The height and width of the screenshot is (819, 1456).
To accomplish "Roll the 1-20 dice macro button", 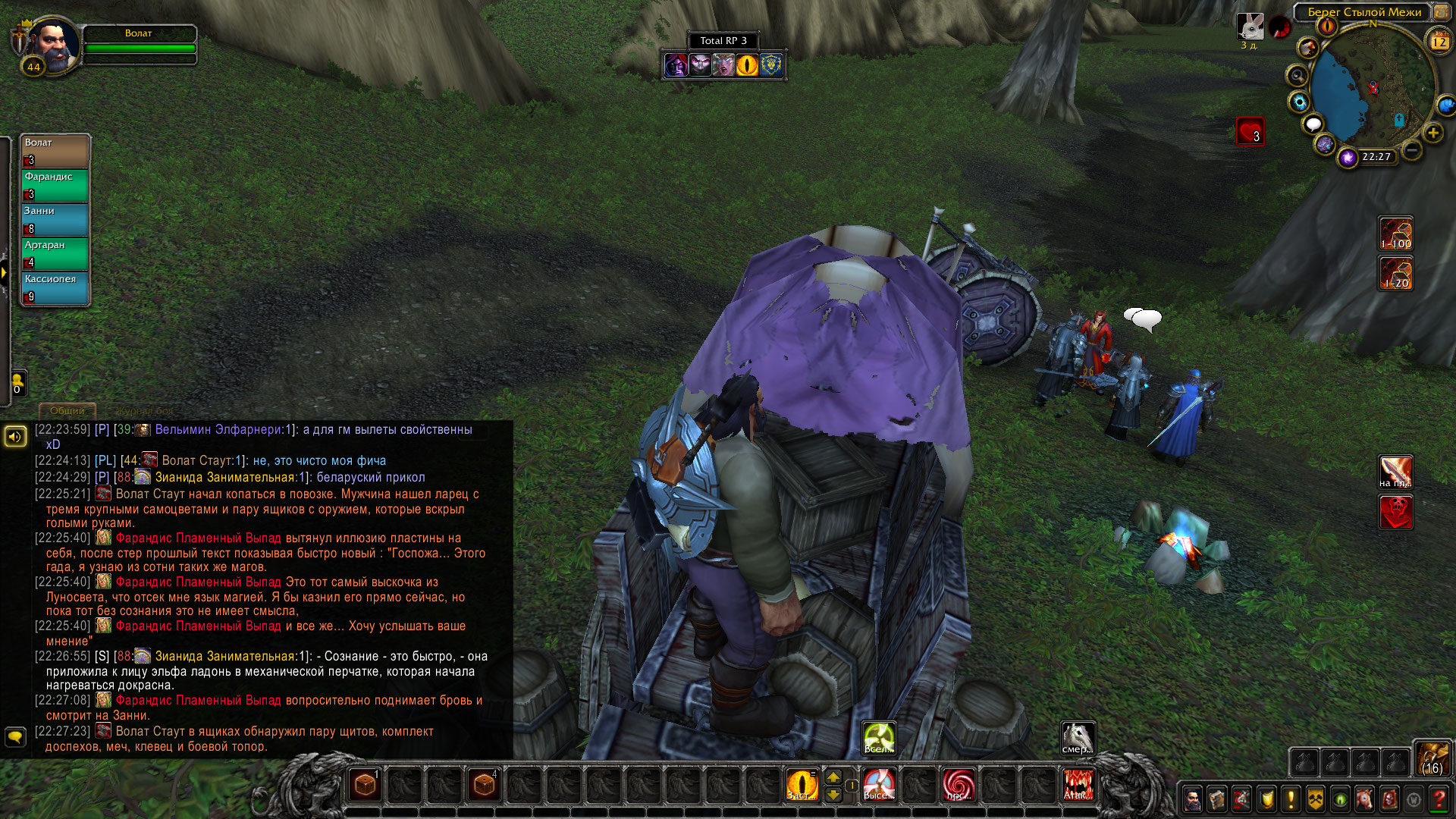I will click(1395, 274).
